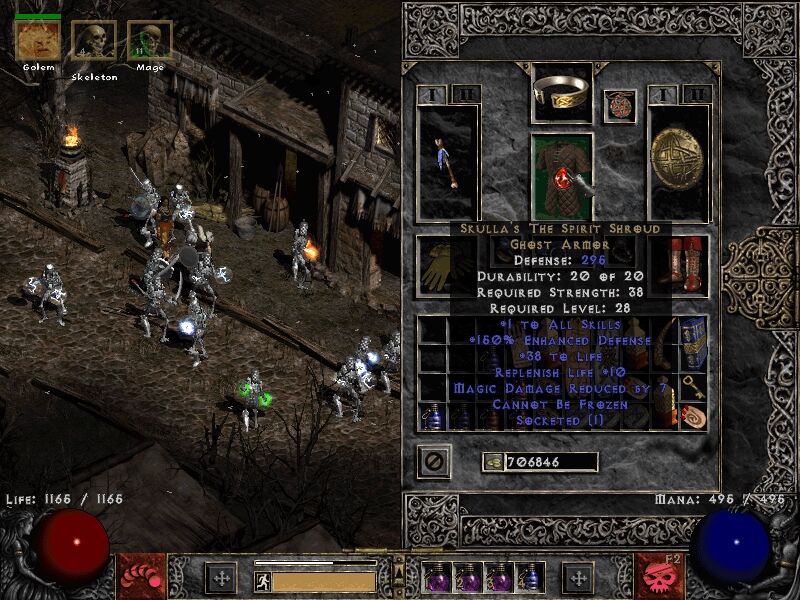This screenshot has width=800, height=600.
Task: Open the left-click skill selector icon
Action: (141, 576)
